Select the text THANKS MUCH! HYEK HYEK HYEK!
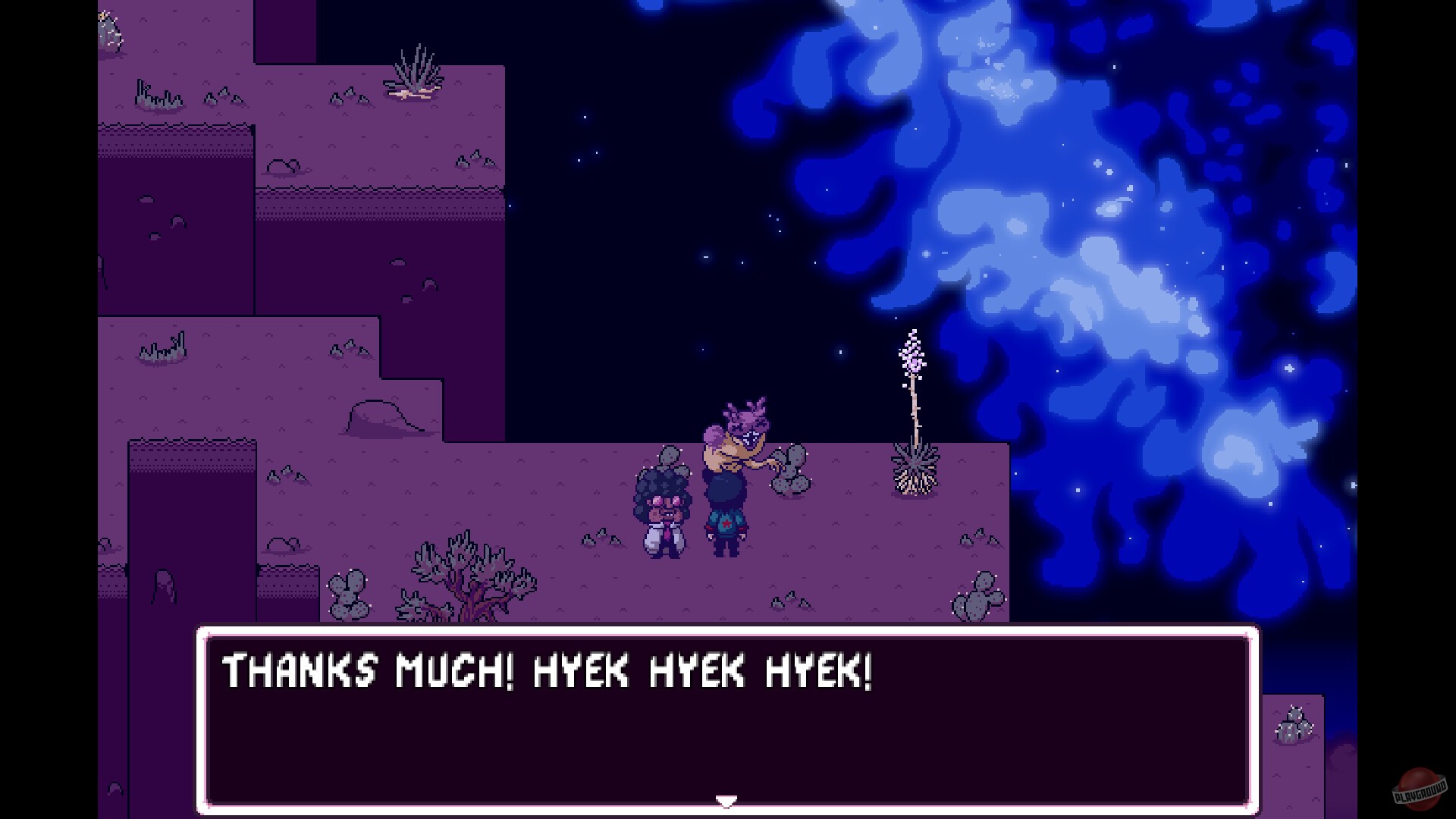The height and width of the screenshot is (819, 1456). 546,670
